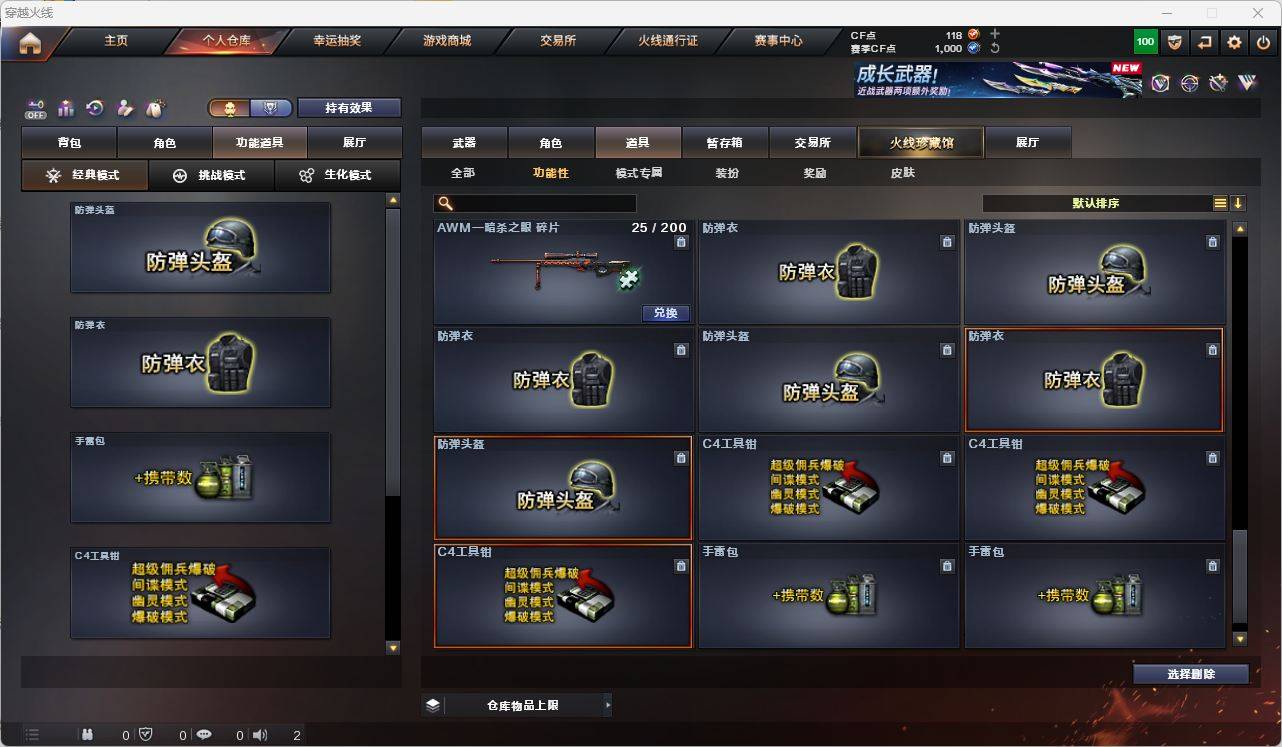Open the friends list icon at bottom

coord(87,734)
